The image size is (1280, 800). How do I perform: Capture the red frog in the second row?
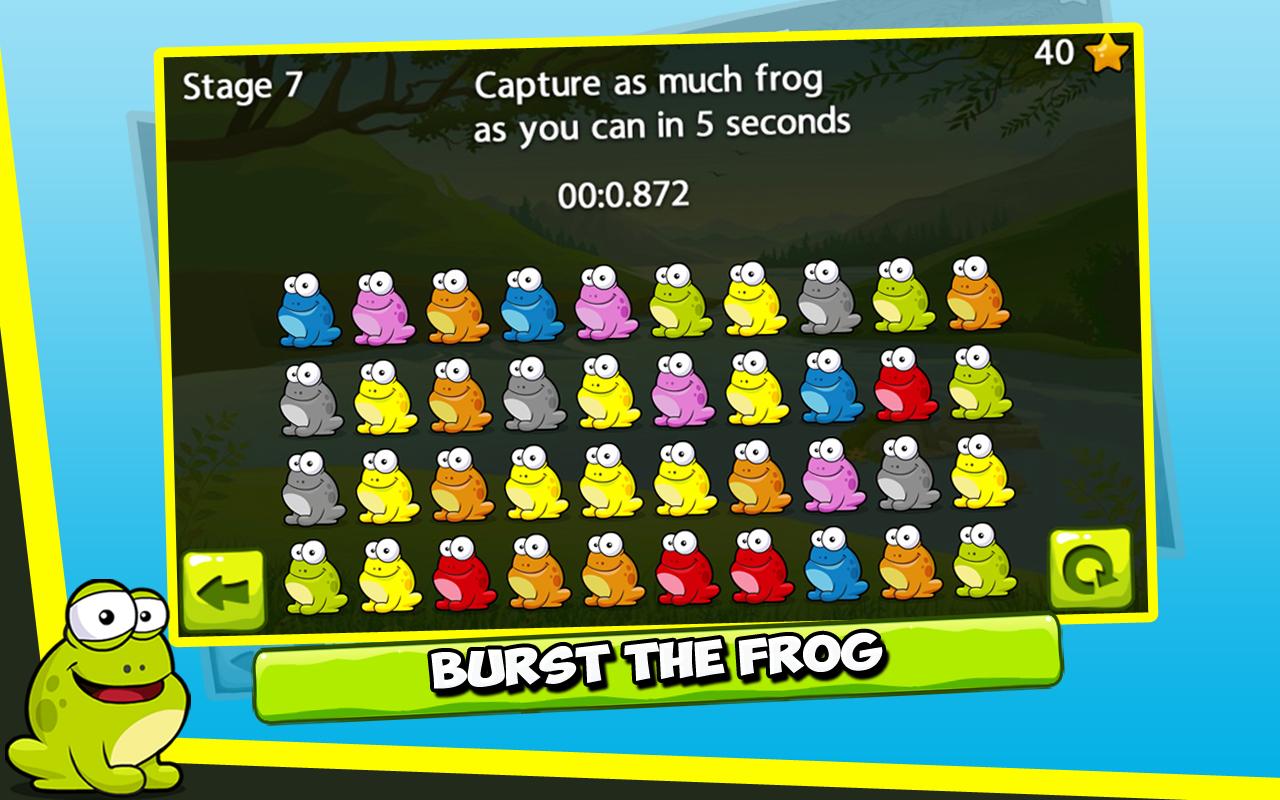tap(903, 395)
